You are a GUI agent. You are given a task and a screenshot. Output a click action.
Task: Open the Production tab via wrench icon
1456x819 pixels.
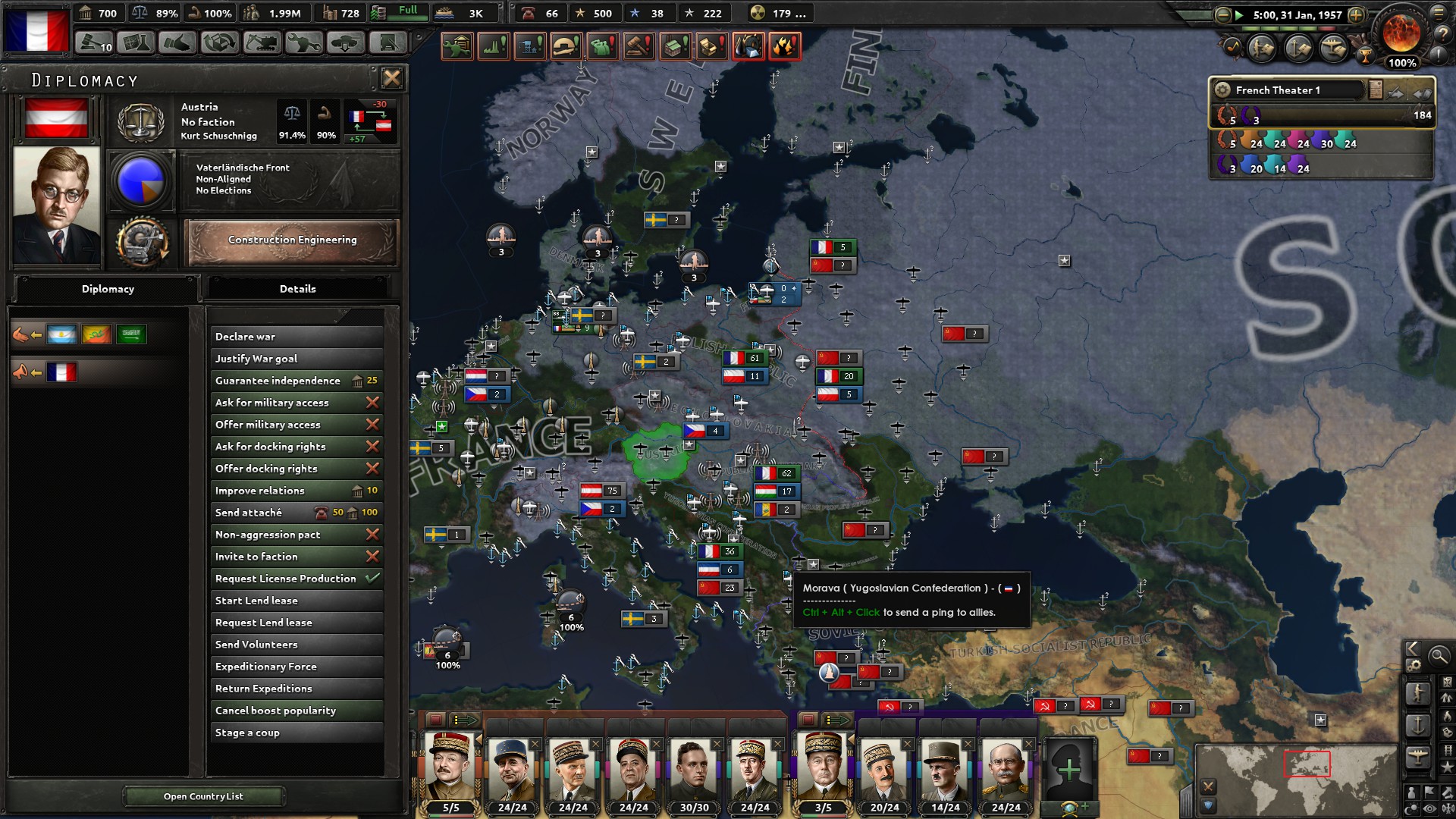304,44
